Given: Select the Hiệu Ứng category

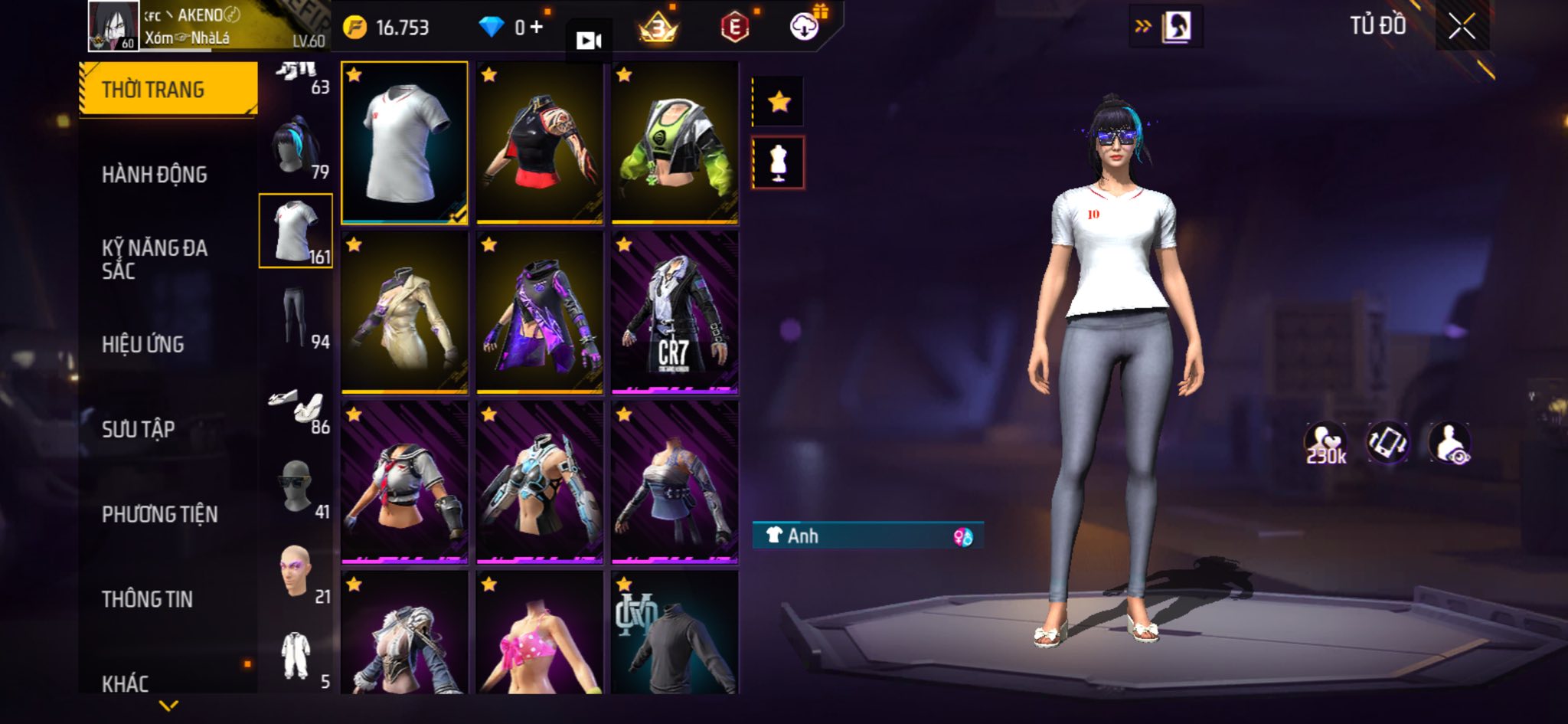Looking at the screenshot, I should [x=143, y=345].
